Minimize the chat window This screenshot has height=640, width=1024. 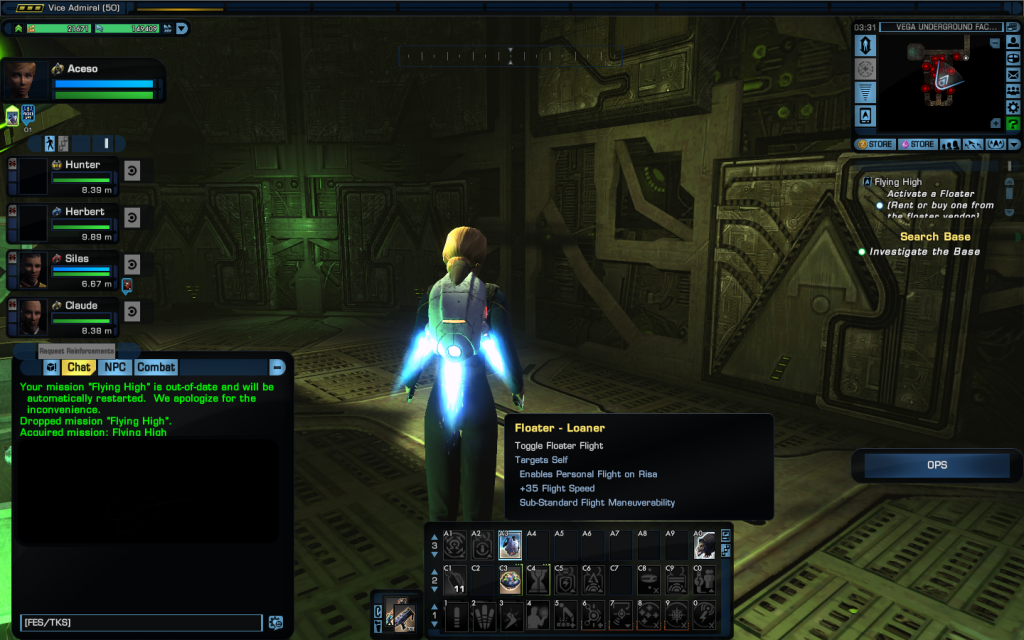pyautogui.click(x=277, y=367)
